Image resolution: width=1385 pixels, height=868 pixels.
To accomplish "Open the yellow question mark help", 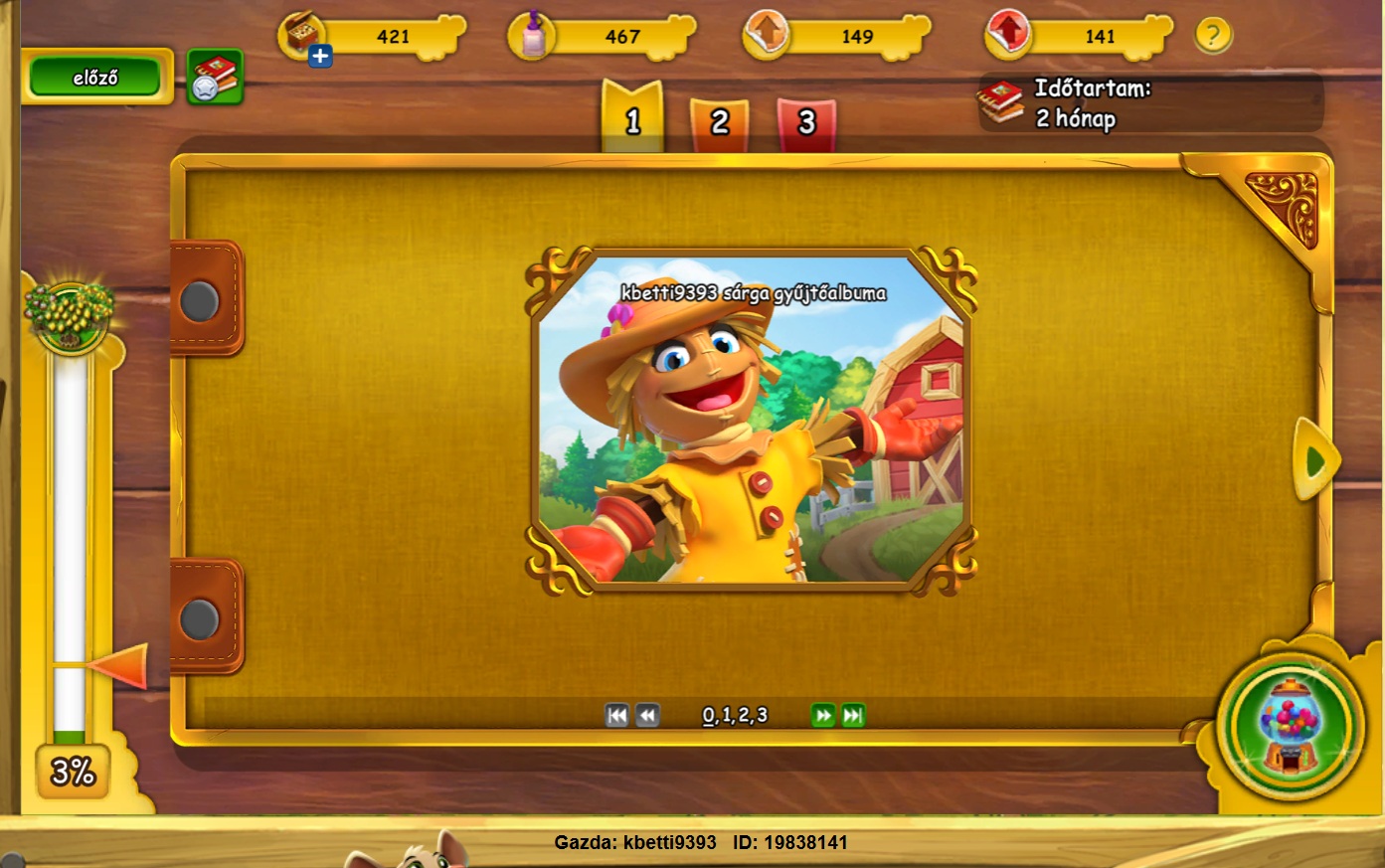I will point(1212,37).
